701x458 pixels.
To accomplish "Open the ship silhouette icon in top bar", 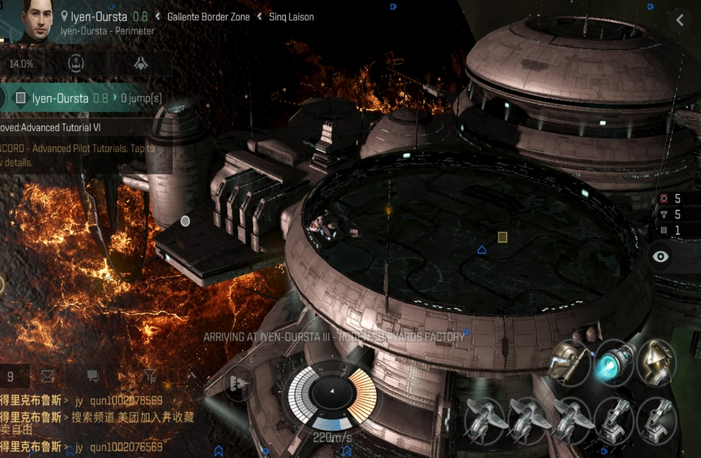I will click(140, 63).
